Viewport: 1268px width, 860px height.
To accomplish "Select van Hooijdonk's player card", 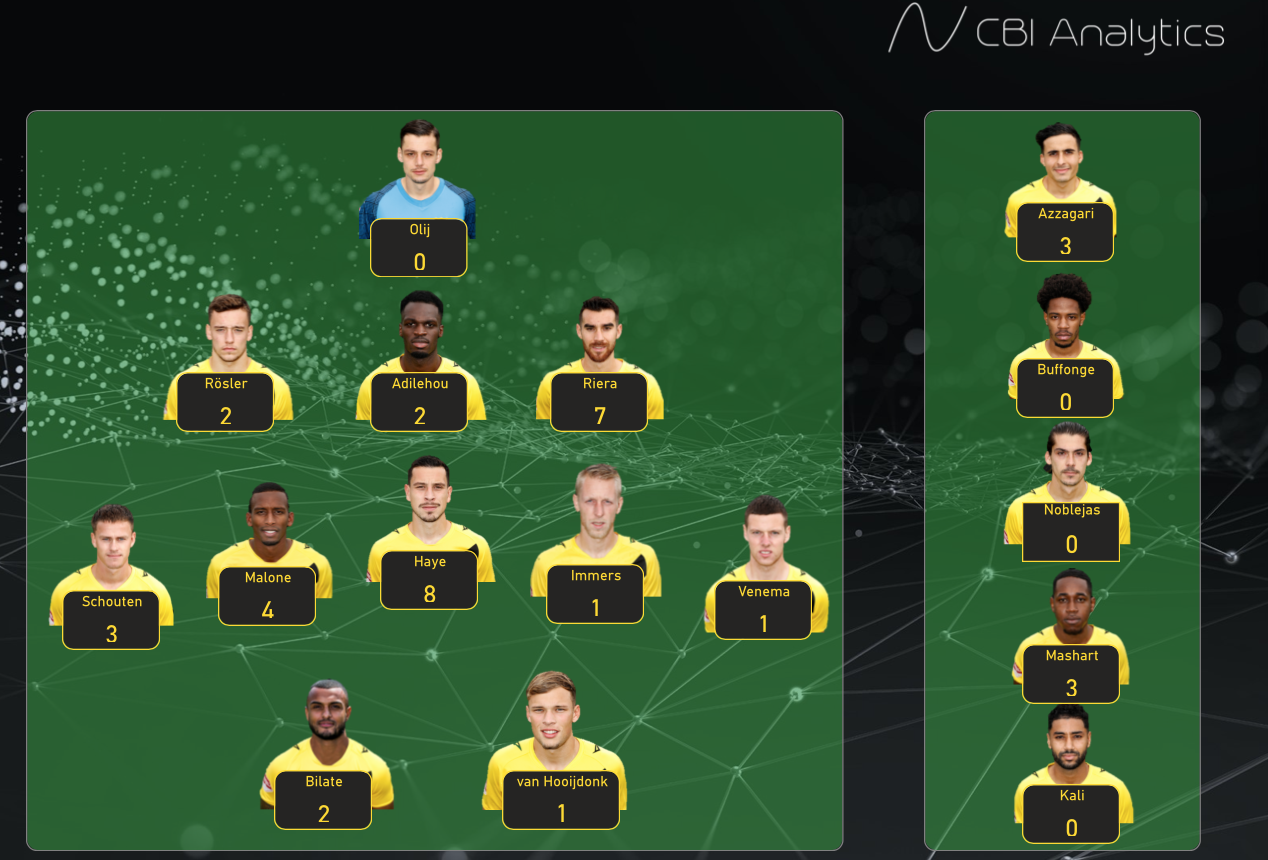I will pos(561,799).
